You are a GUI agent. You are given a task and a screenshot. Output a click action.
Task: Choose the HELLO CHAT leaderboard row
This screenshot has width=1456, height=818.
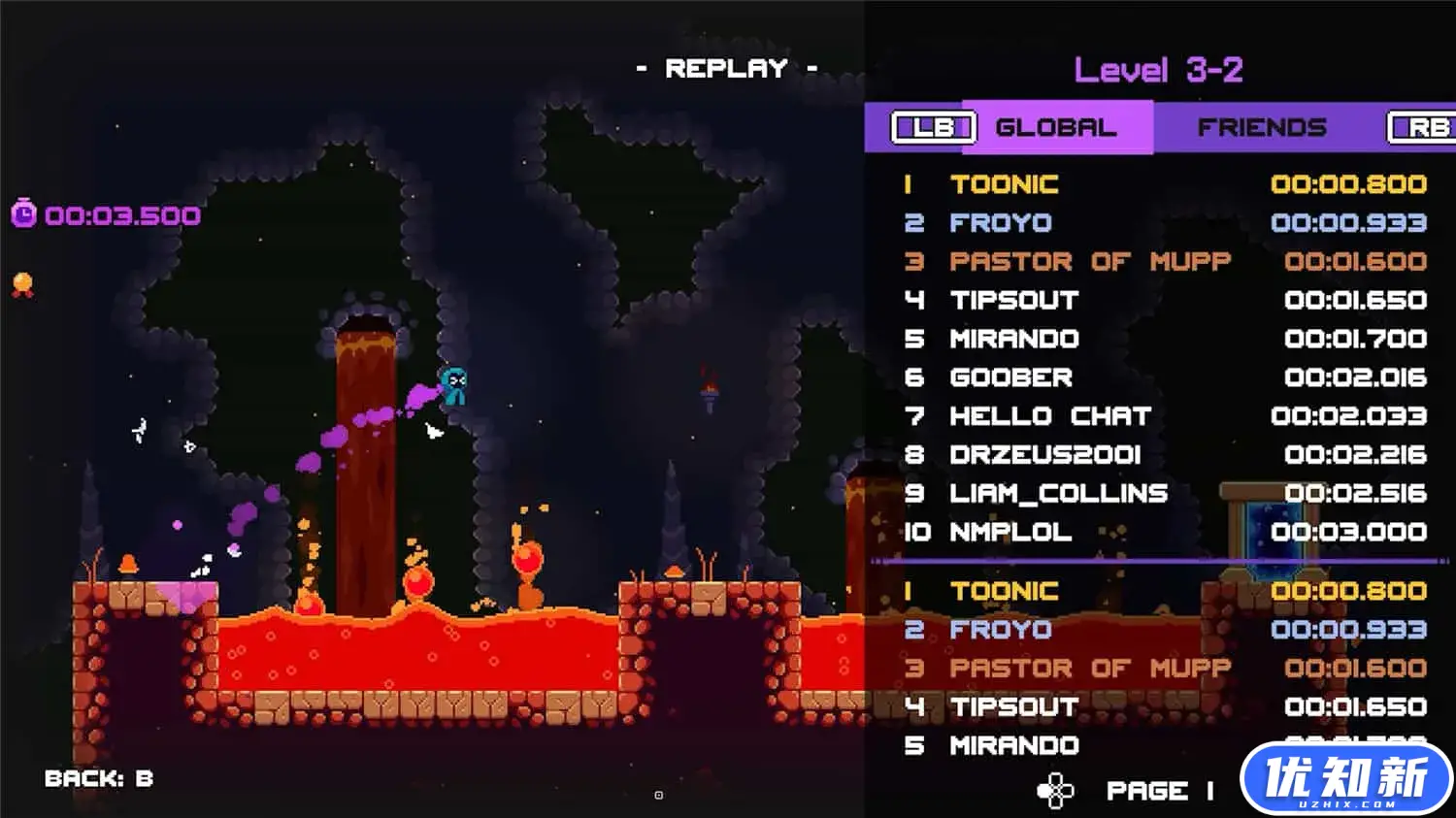click(1164, 416)
